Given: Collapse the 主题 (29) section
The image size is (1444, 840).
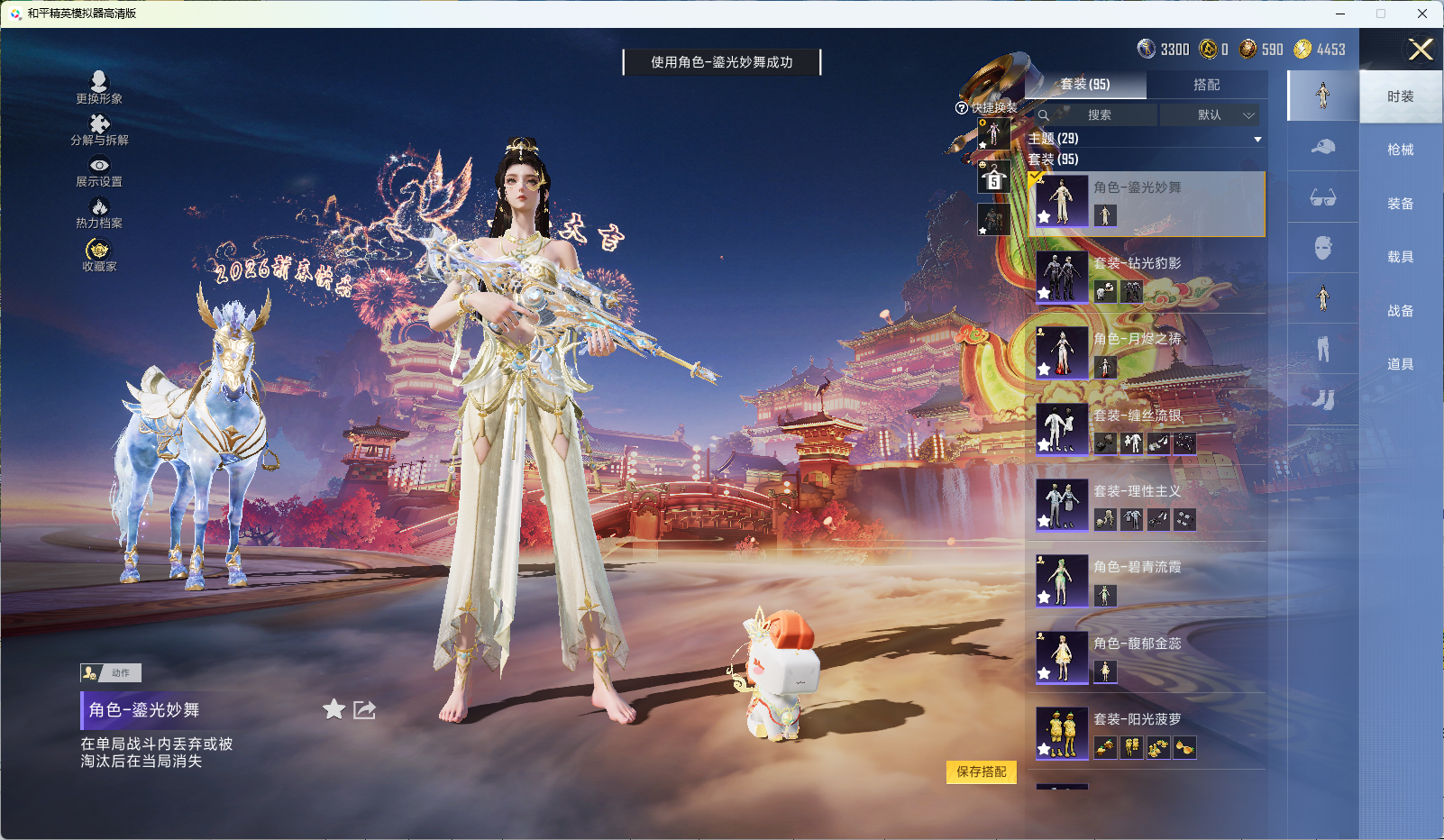Looking at the screenshot, I should point(1258,139).
